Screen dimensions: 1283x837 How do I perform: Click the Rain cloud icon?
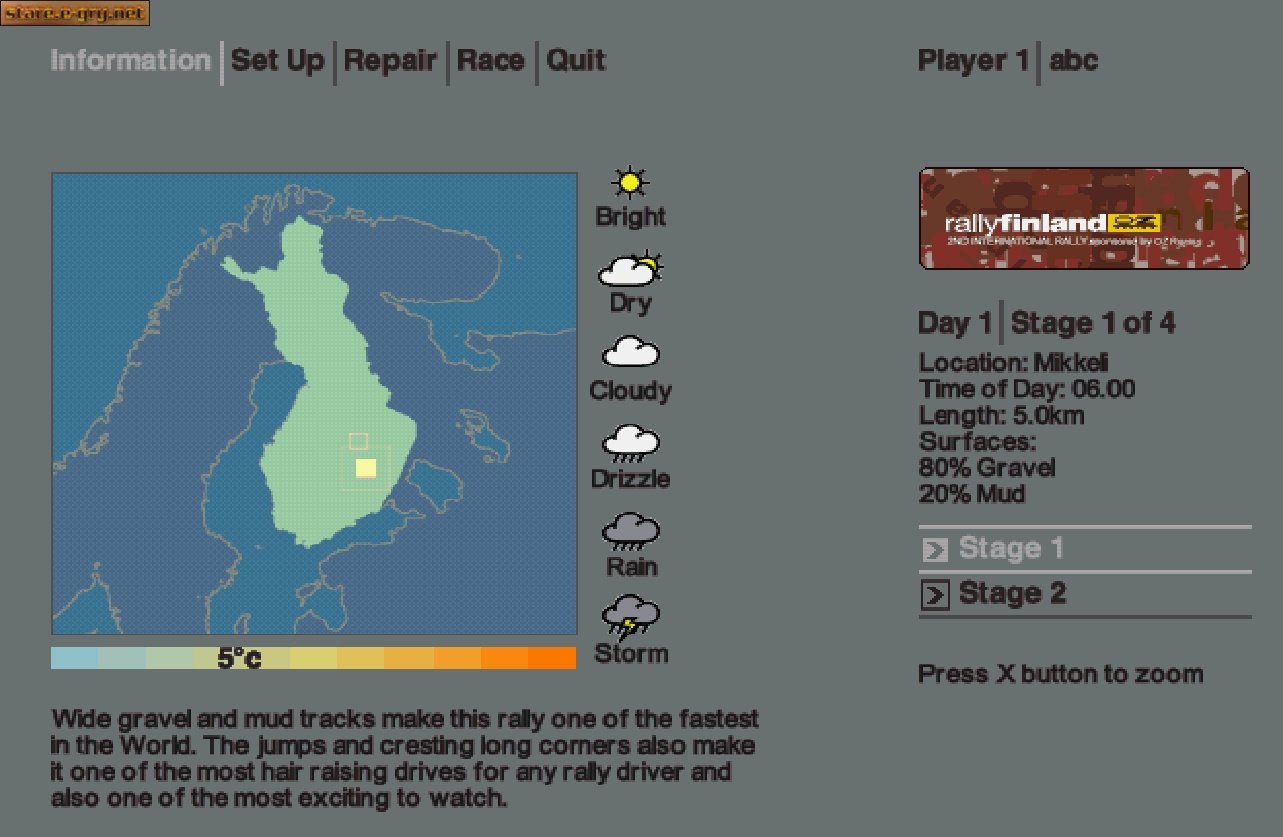[629, 530]
